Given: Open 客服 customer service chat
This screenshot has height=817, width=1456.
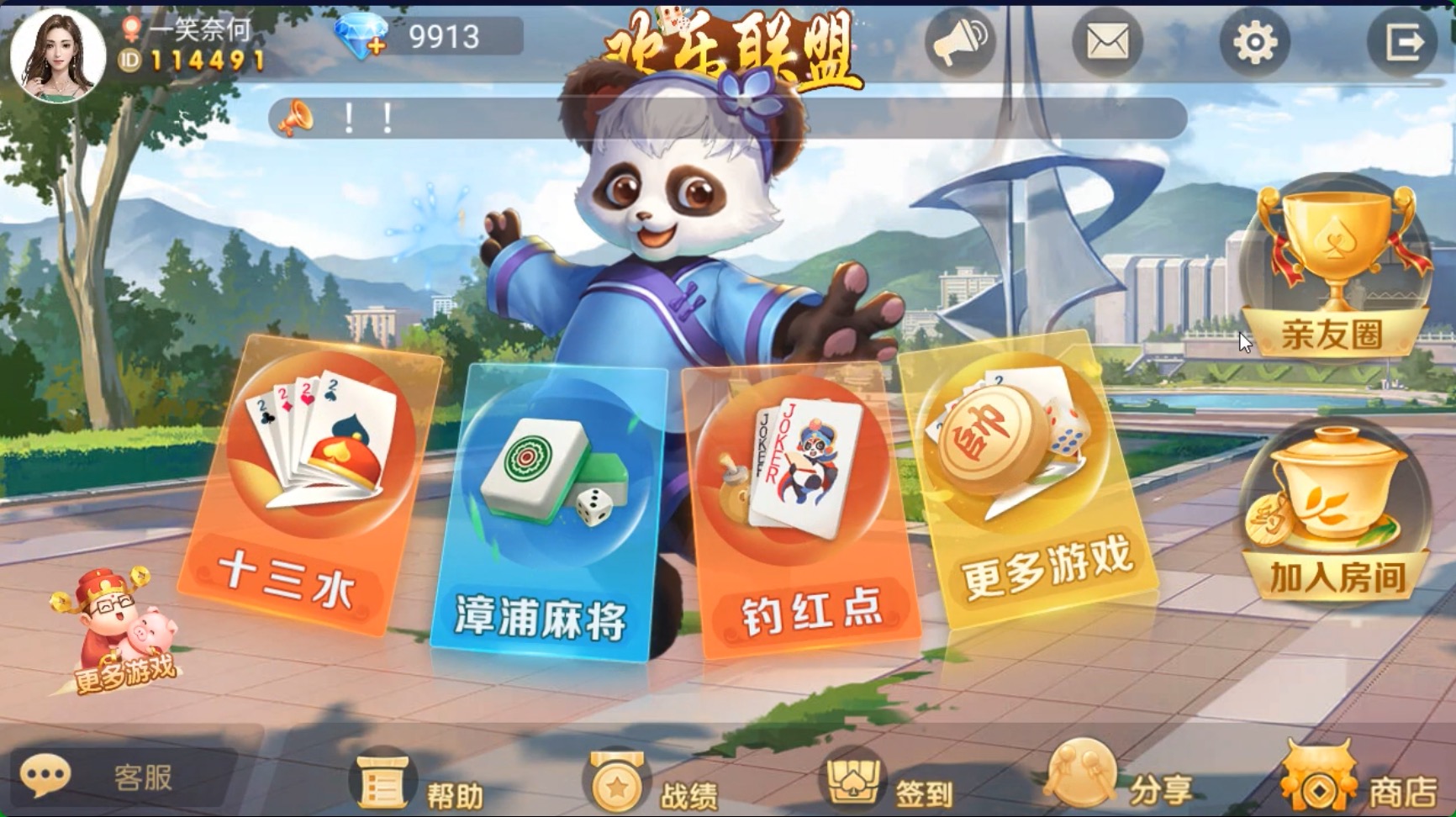Looking at the screenshot, I should click(x=92, y=779).
